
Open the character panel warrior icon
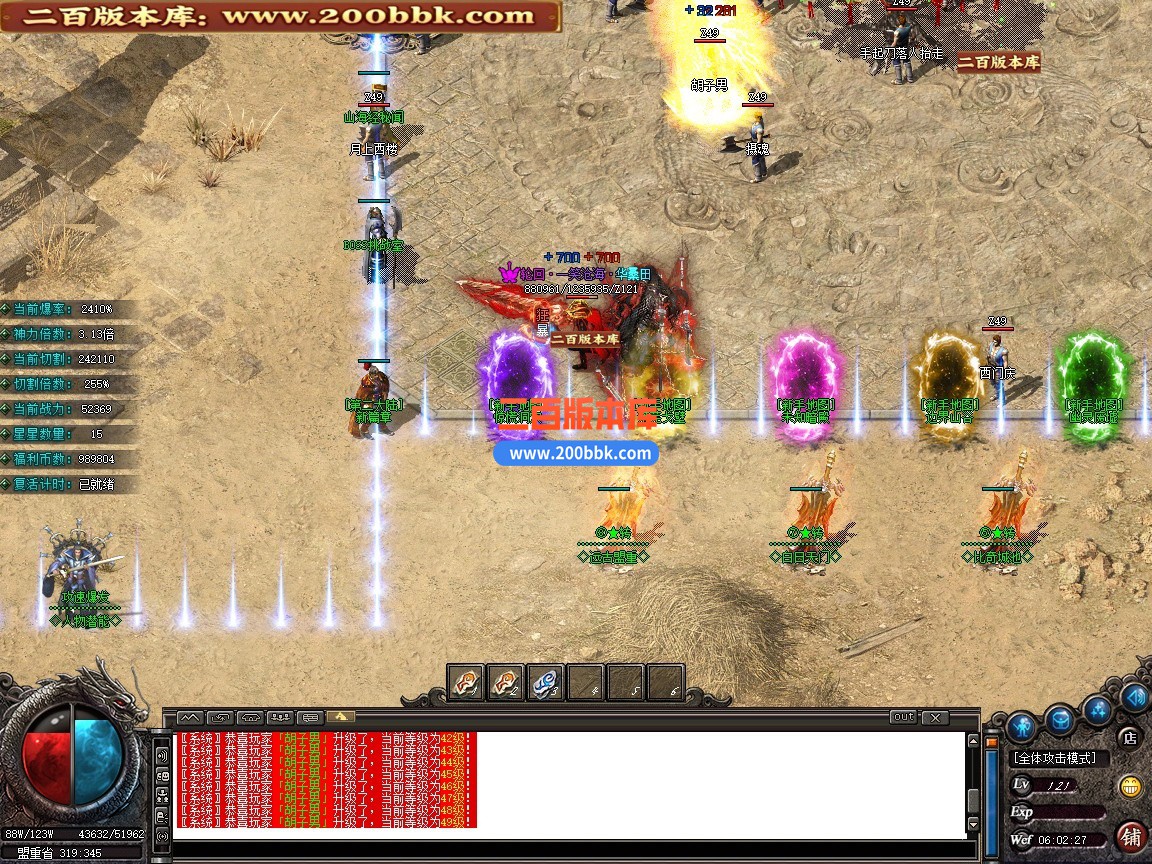pos(1020,725)
